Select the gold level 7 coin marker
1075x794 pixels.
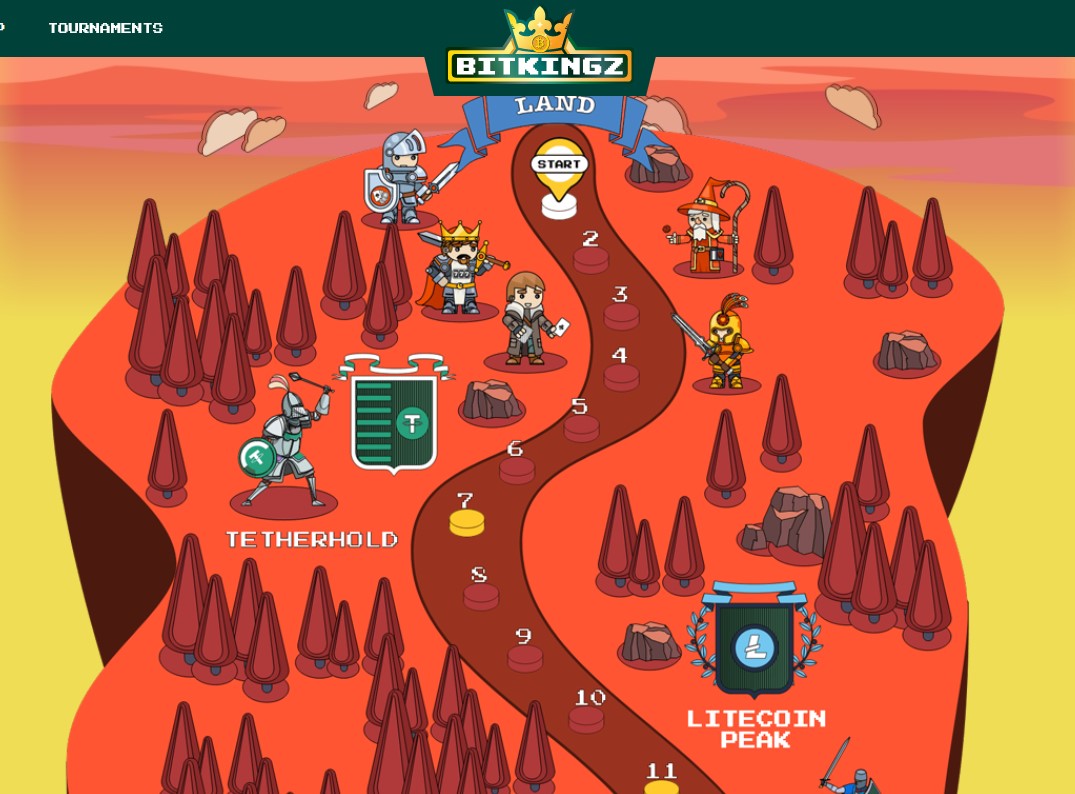(467, 520)
